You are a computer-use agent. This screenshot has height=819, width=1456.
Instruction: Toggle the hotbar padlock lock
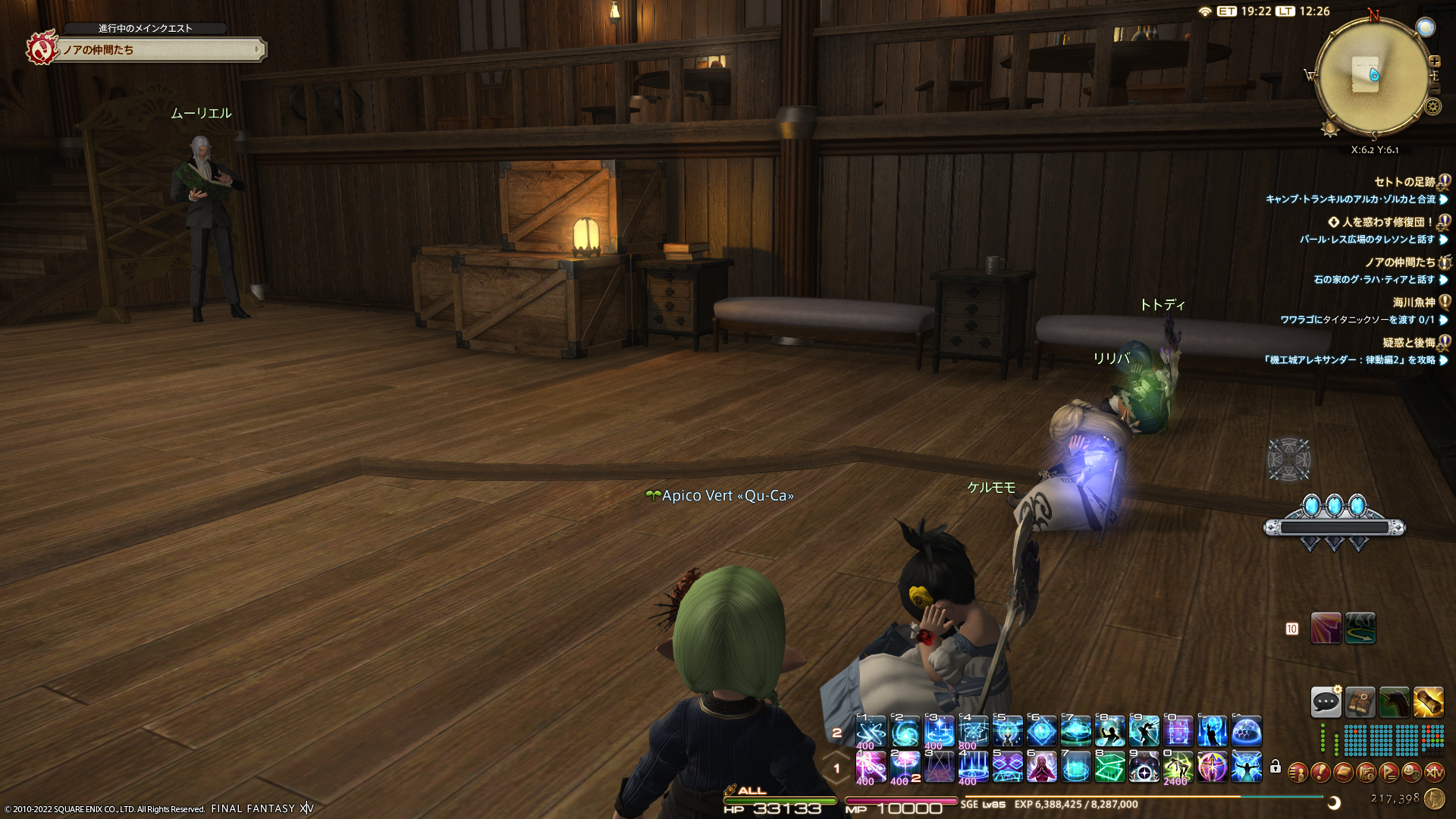point(1276,767)
